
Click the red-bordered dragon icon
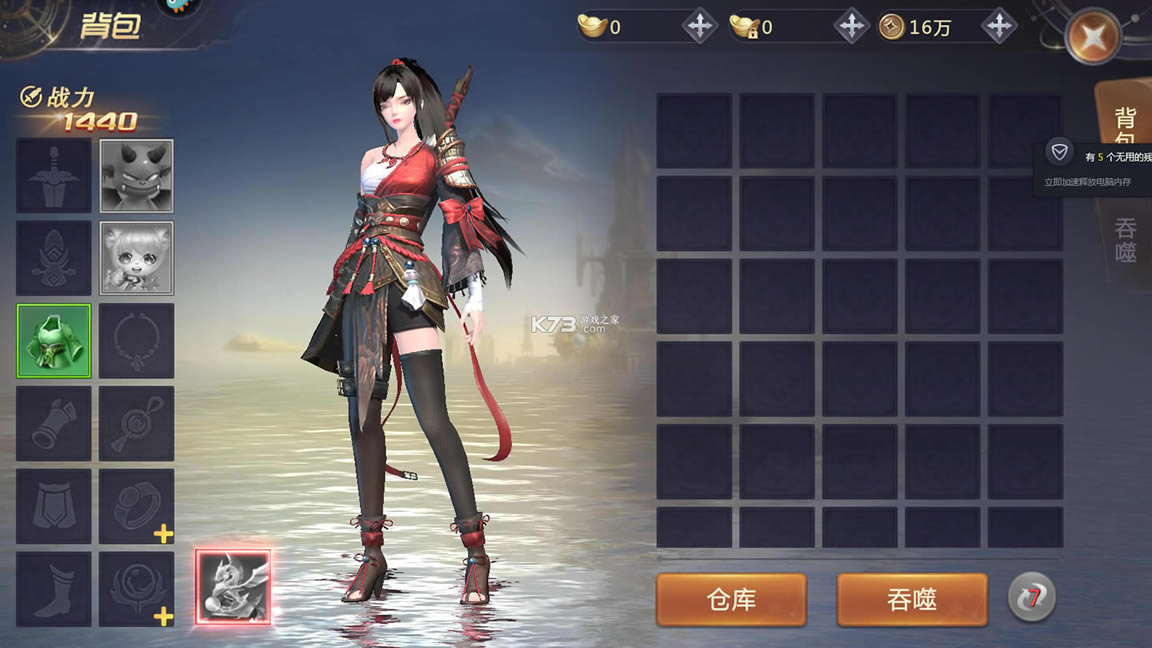click(233, 587)
